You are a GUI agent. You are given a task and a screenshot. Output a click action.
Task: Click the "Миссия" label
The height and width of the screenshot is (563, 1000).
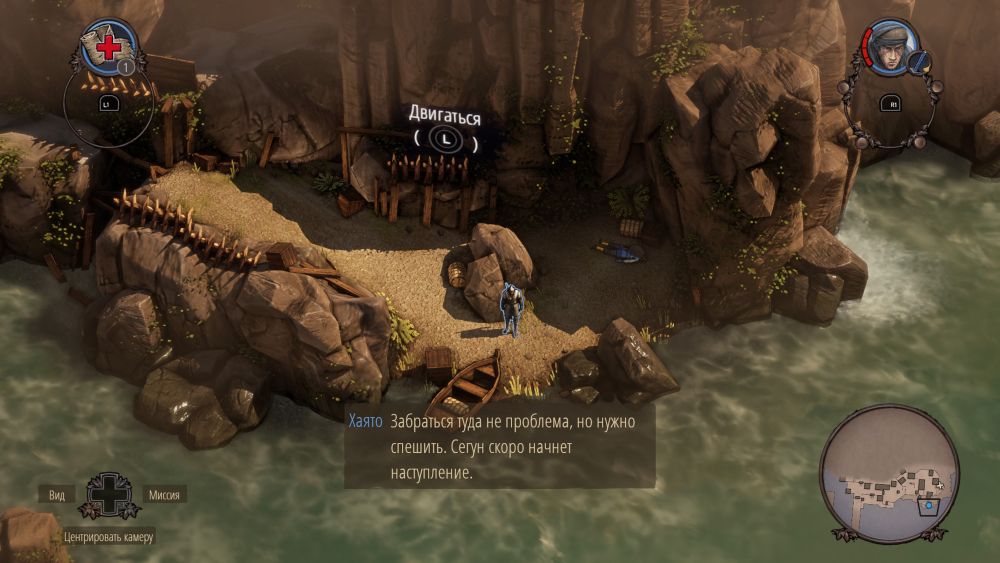(x=164, y=495)
